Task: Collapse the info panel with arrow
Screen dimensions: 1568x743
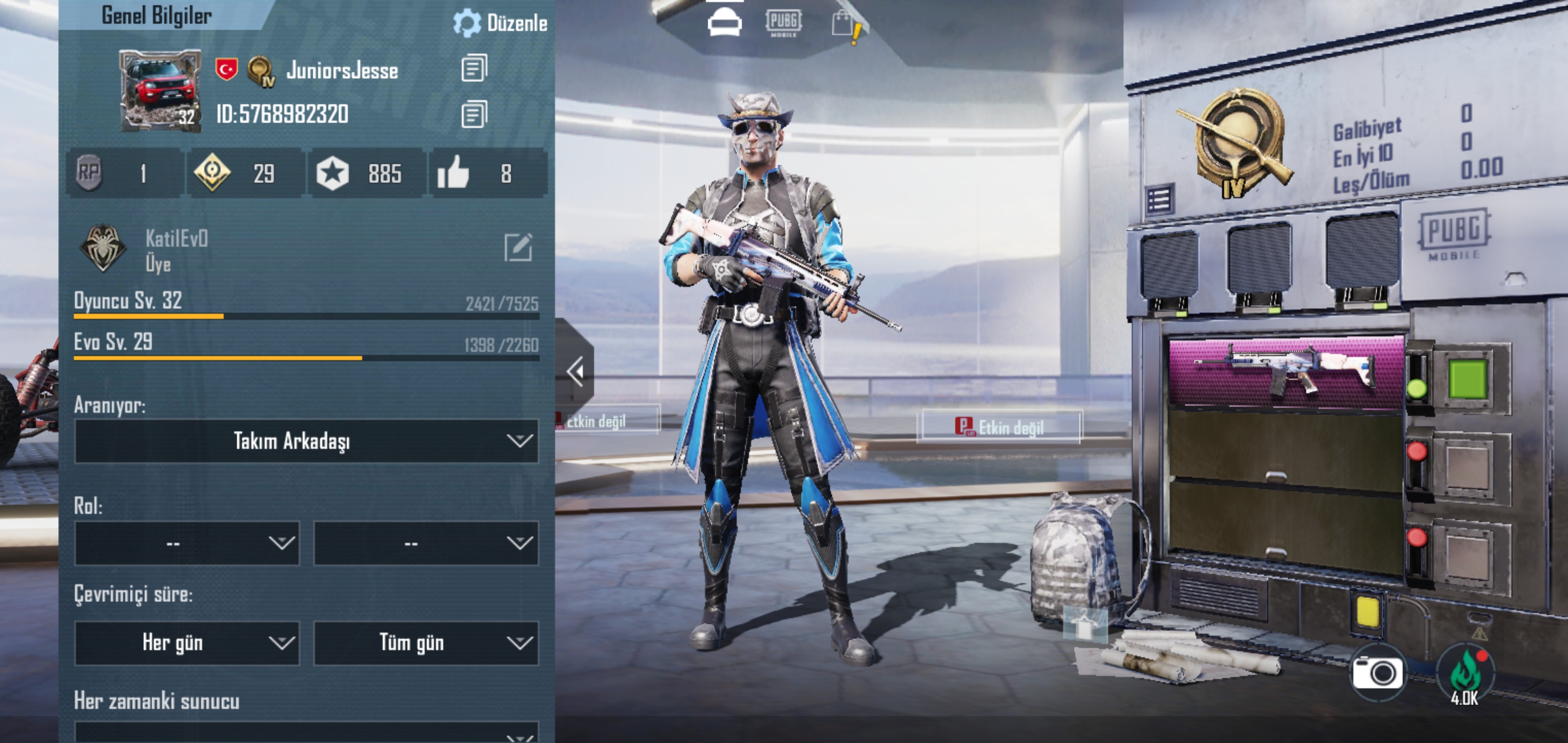Action: (575, 372)
